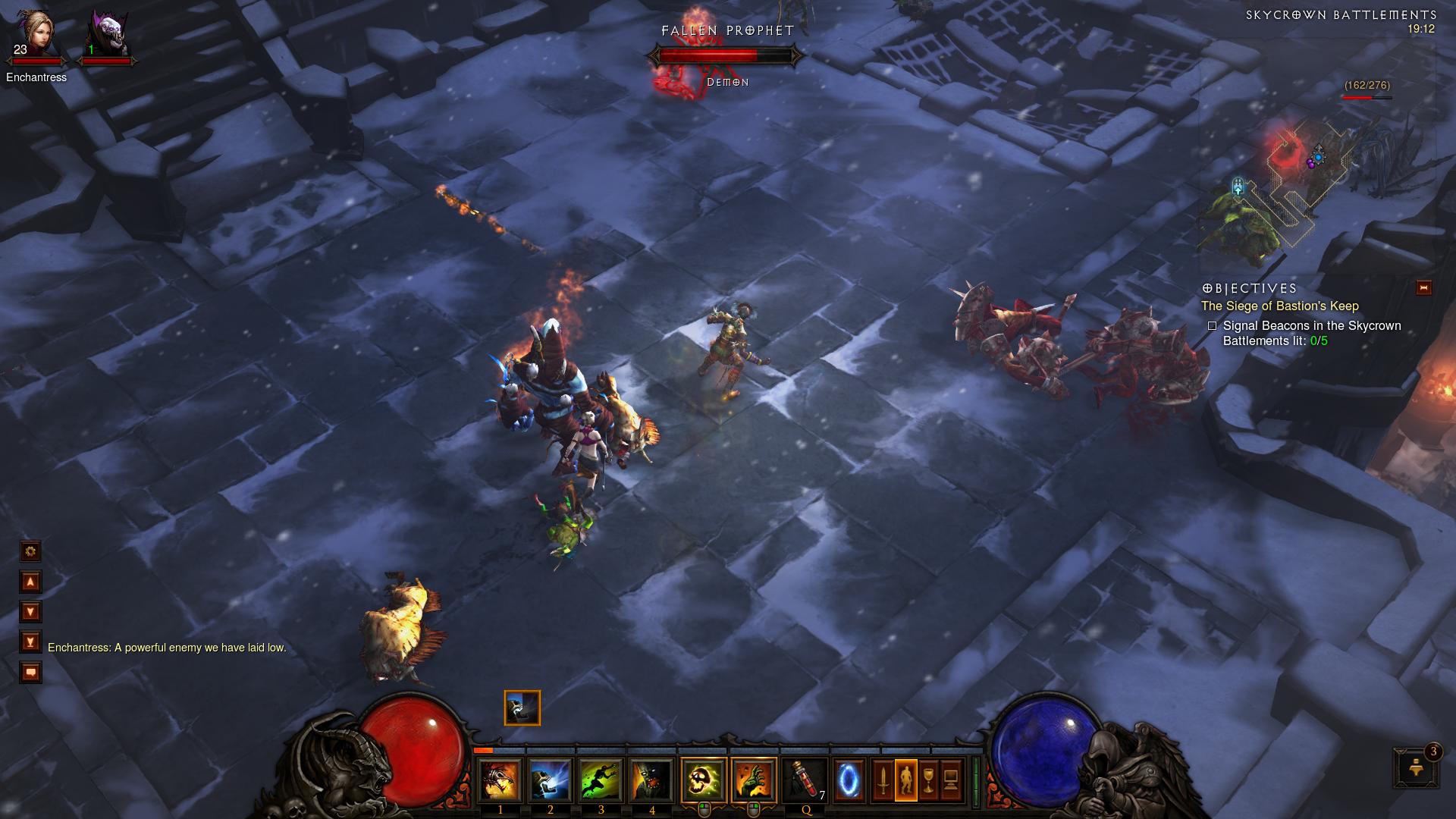This screenshot has height=819, width=1456.
Task: Open the goblet achievements button
Action: pos(928,780)
